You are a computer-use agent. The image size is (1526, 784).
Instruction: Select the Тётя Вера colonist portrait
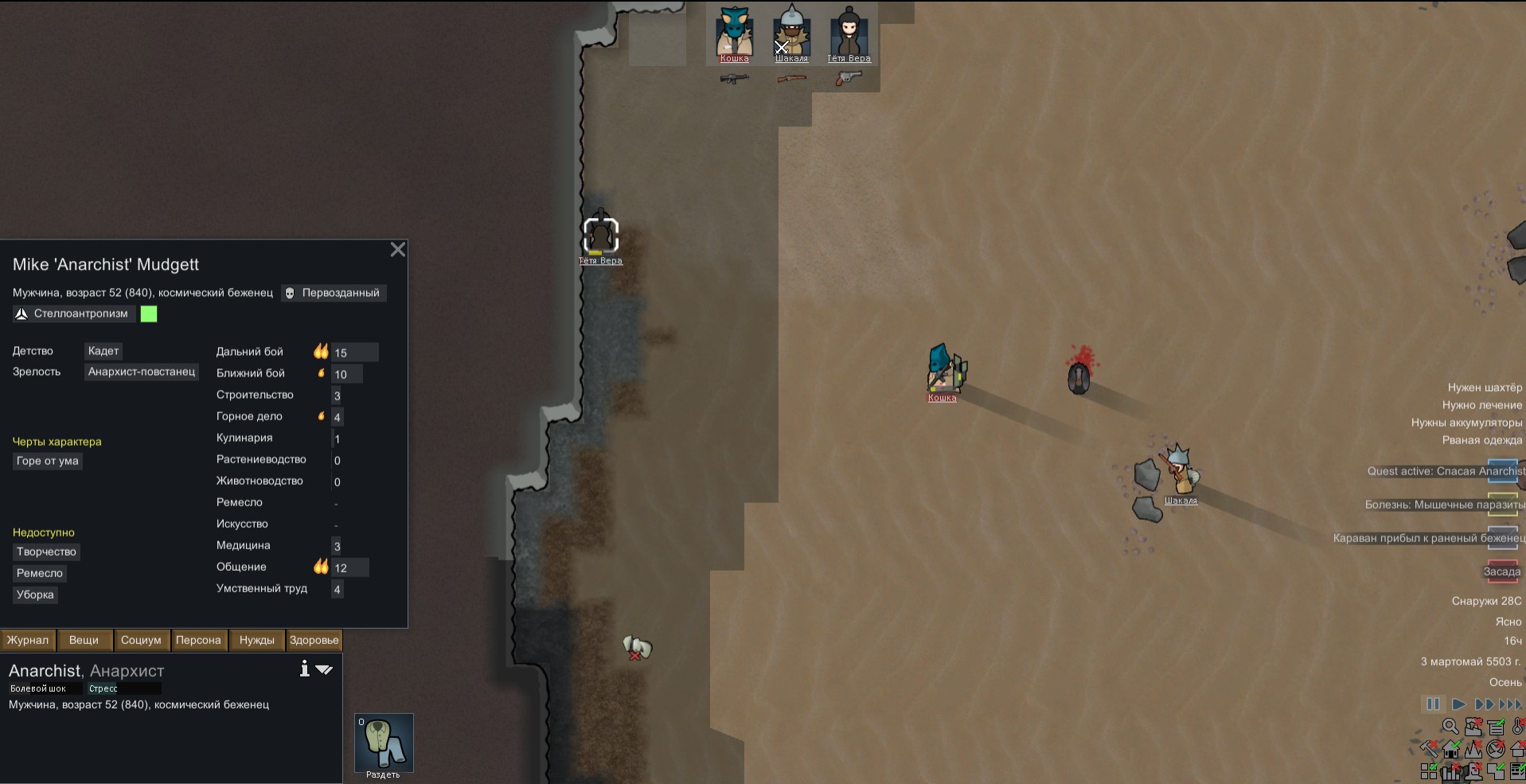click(849, 33)
